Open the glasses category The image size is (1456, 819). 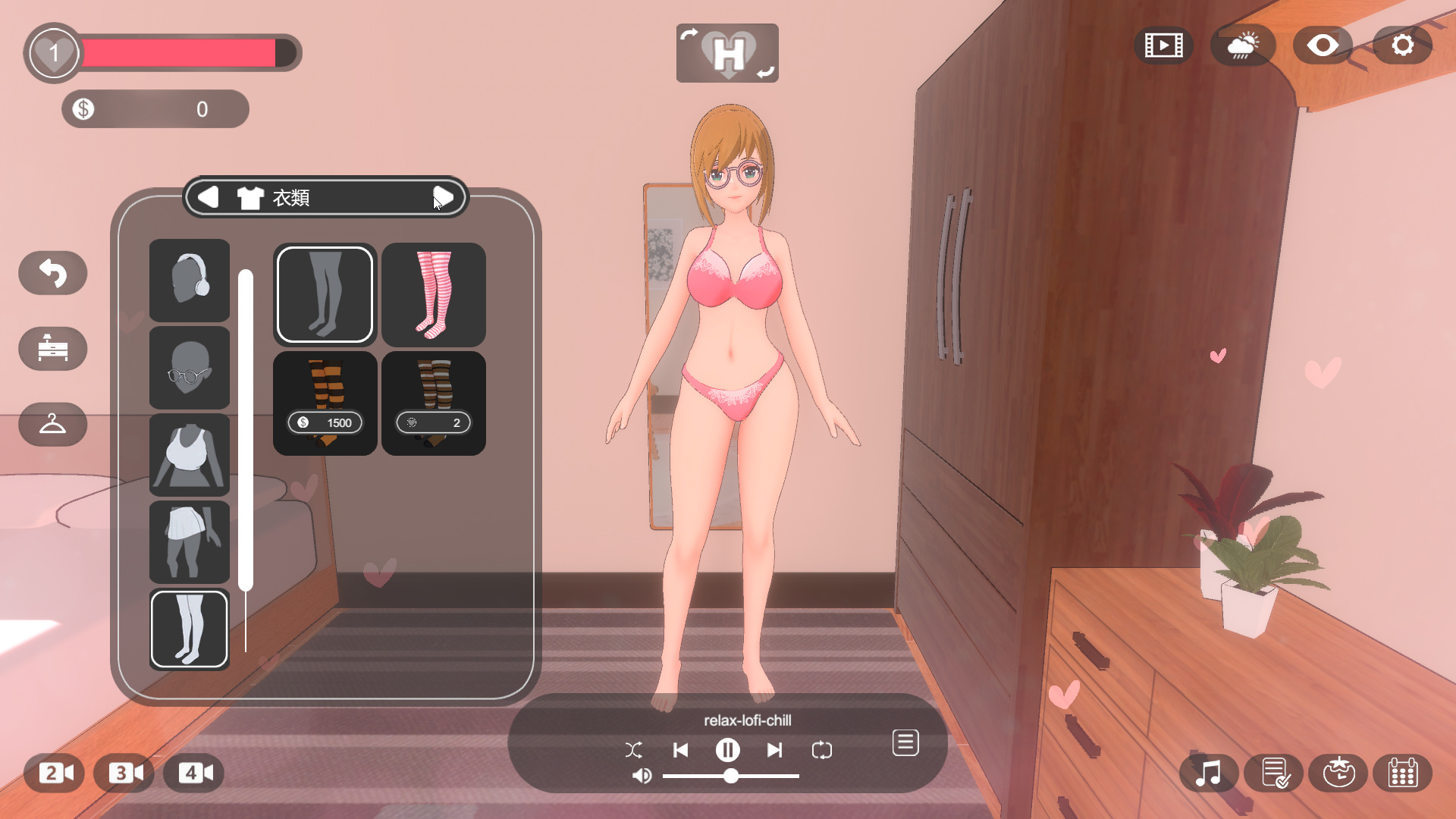(x=189, y=368)
